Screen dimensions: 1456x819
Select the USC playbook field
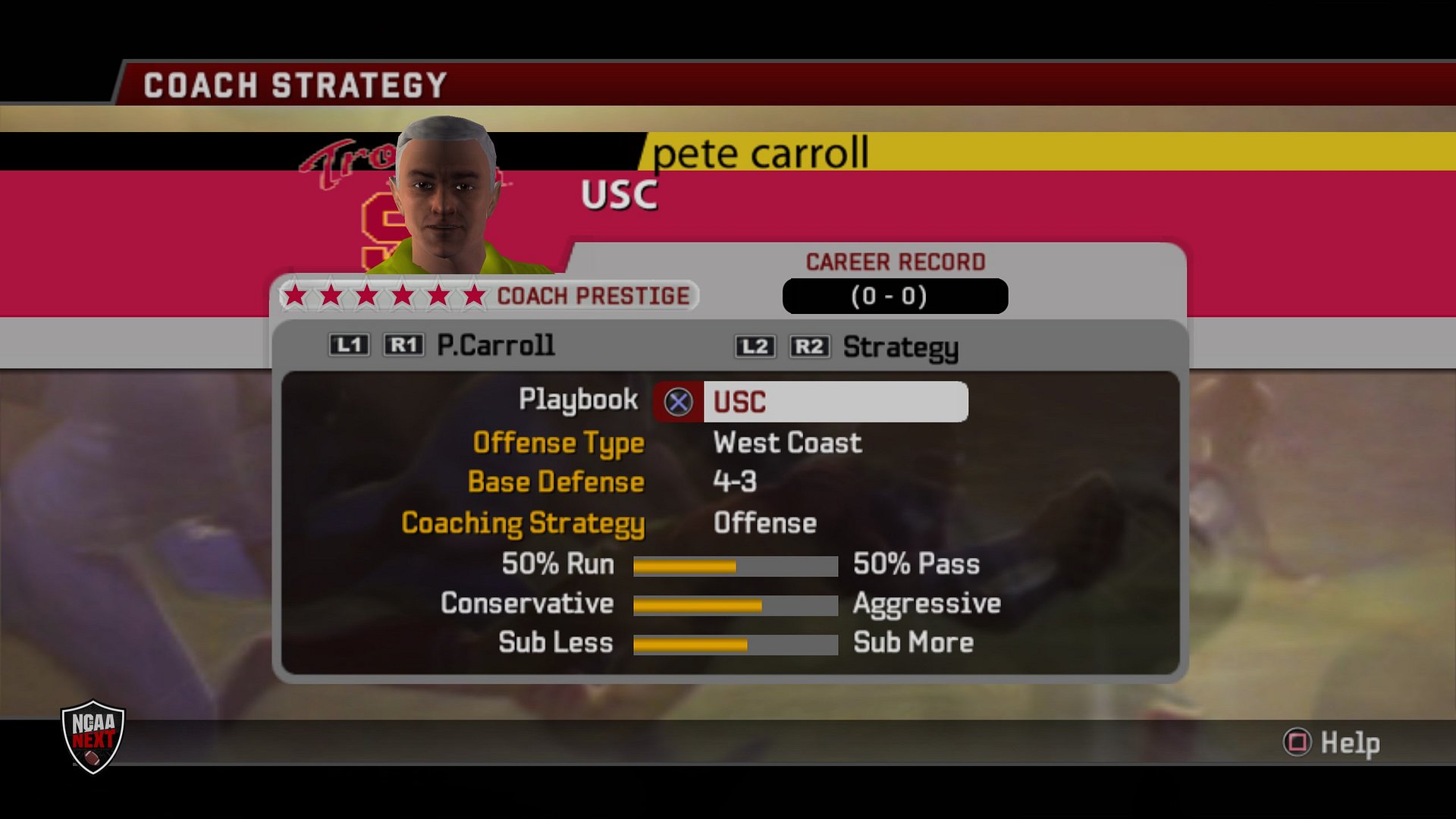[834, 402]
